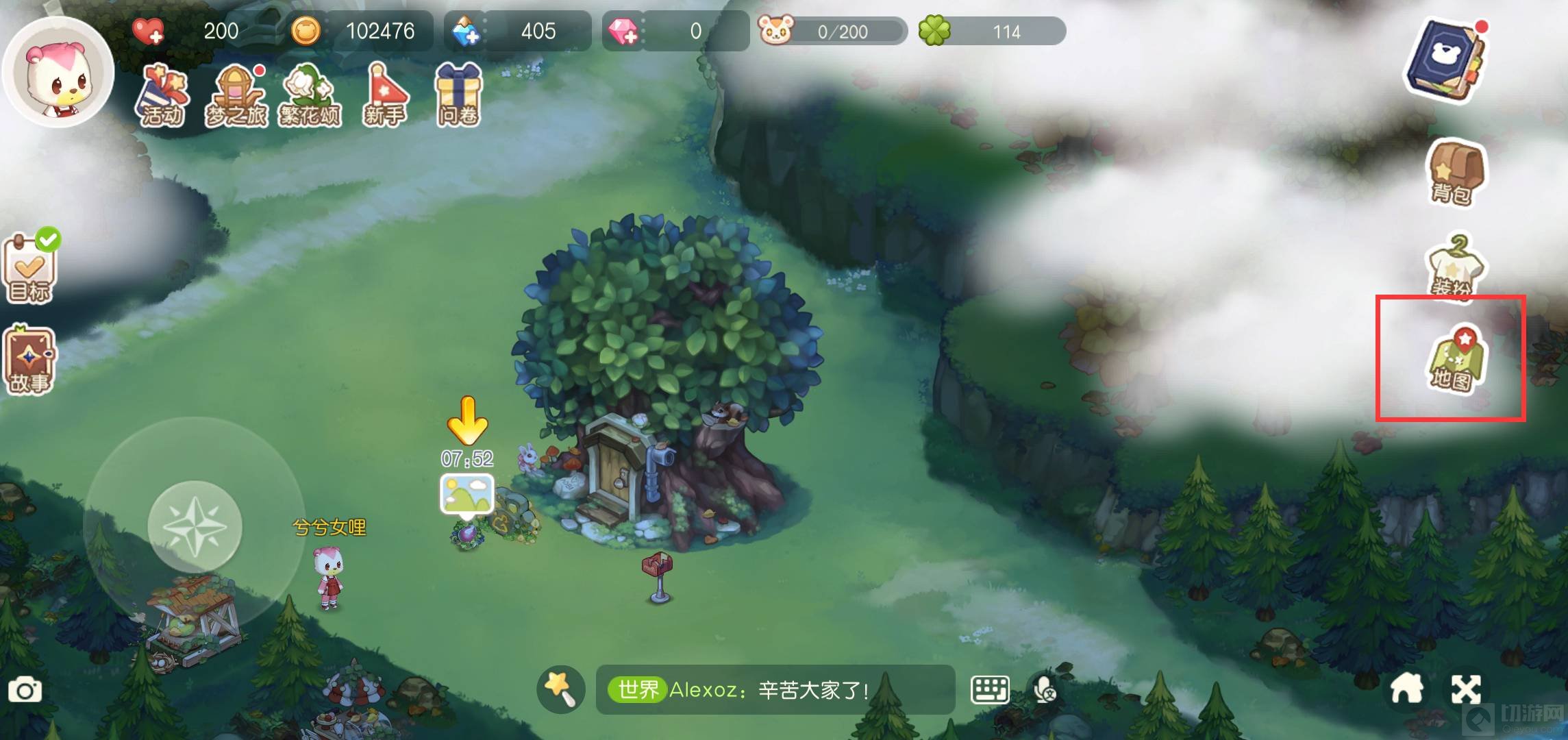The image size is (1568, 740).
Task: Open the 活动 events menu
Action: (162, 96)
